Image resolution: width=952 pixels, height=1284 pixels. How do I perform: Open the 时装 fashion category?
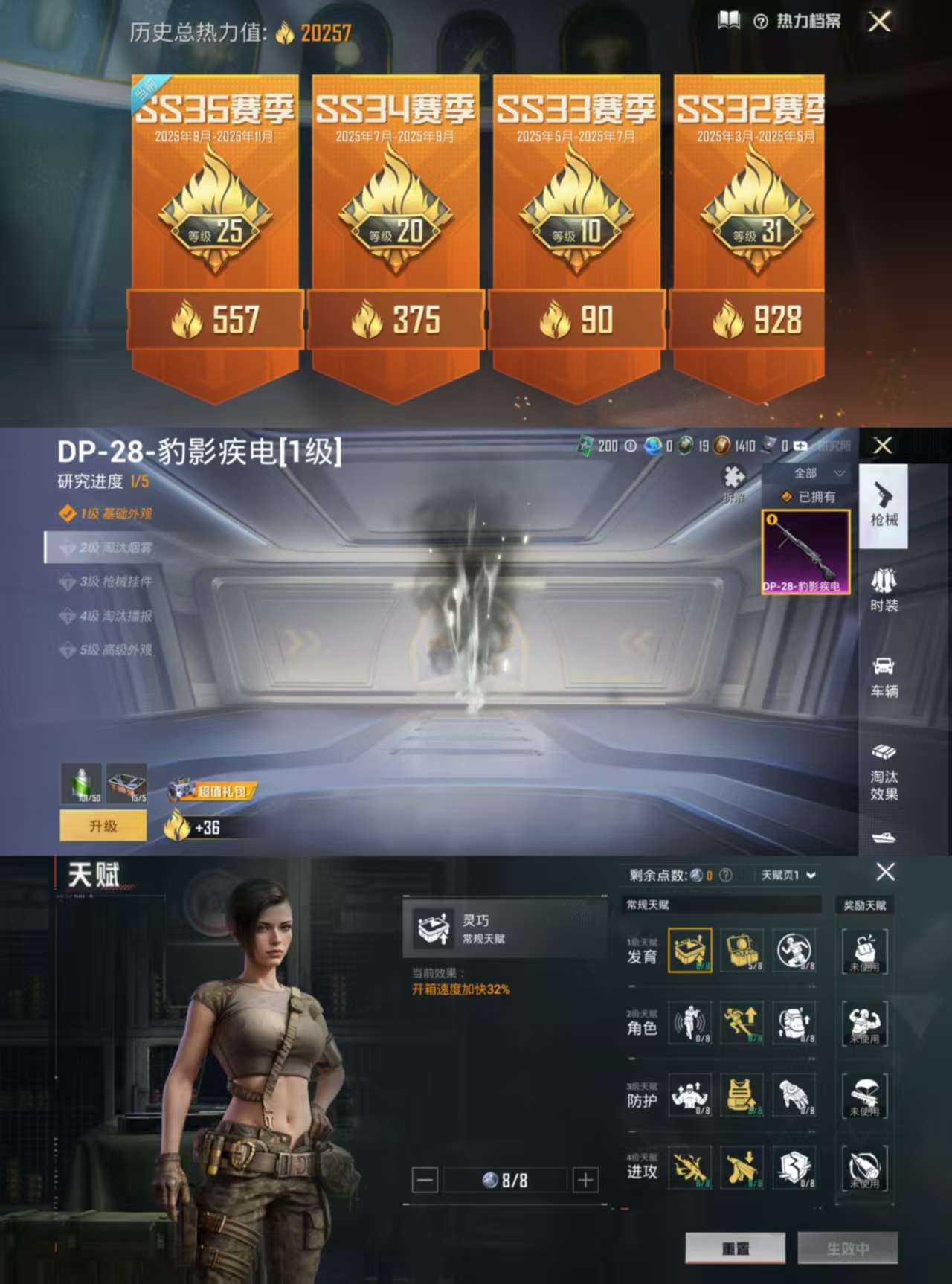point(884,591)
